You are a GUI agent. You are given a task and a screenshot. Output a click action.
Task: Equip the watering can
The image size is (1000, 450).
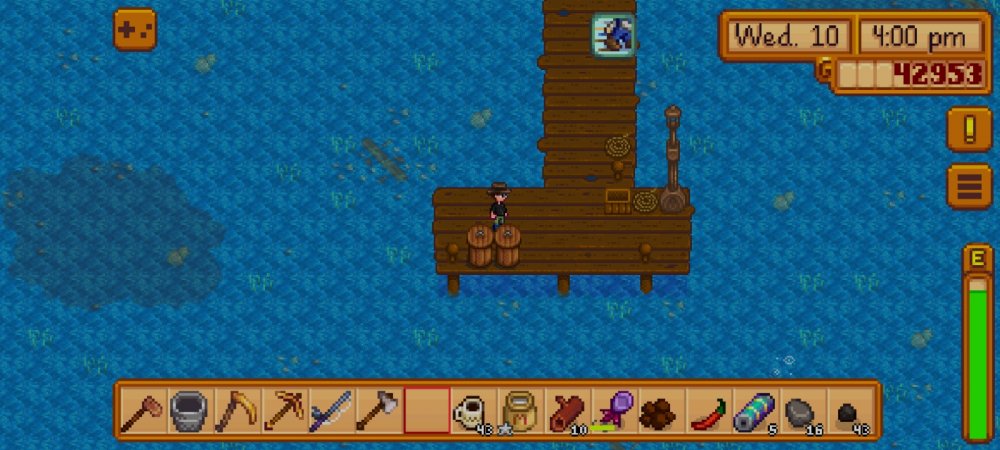click(190, 410)
